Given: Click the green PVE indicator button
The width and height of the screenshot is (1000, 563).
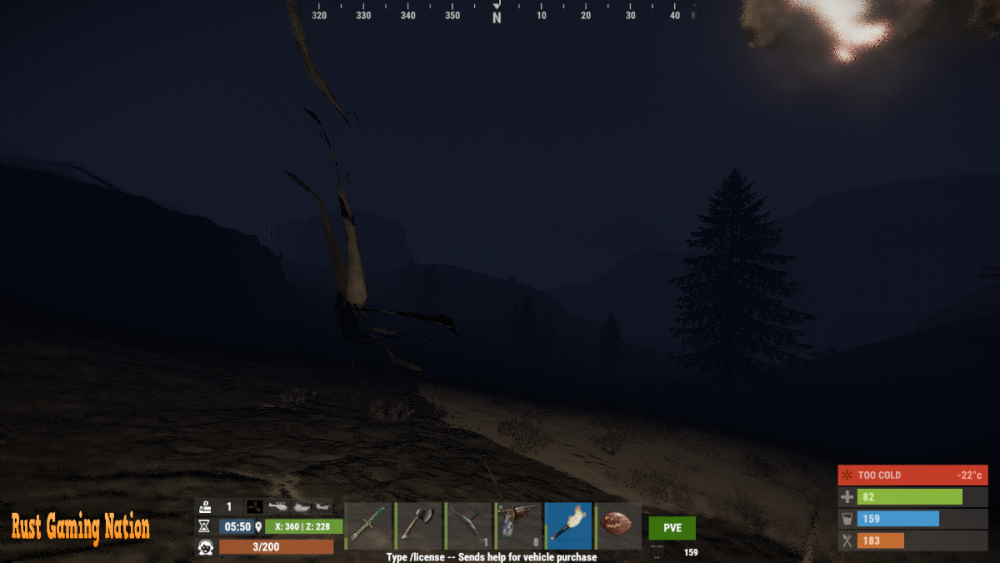Looking at the screenshot, I should (672, 528).
